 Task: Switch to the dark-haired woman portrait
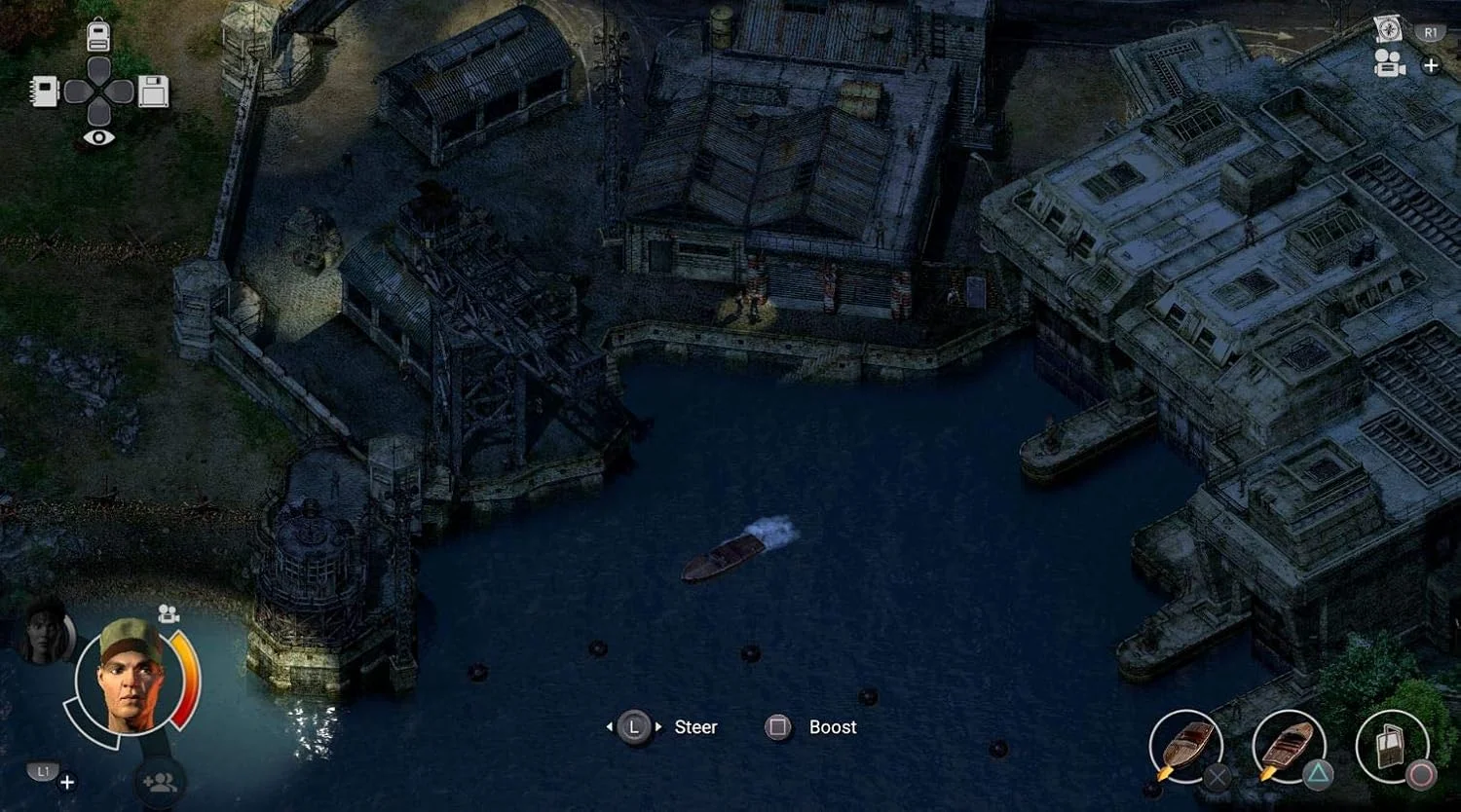point(45,633)
